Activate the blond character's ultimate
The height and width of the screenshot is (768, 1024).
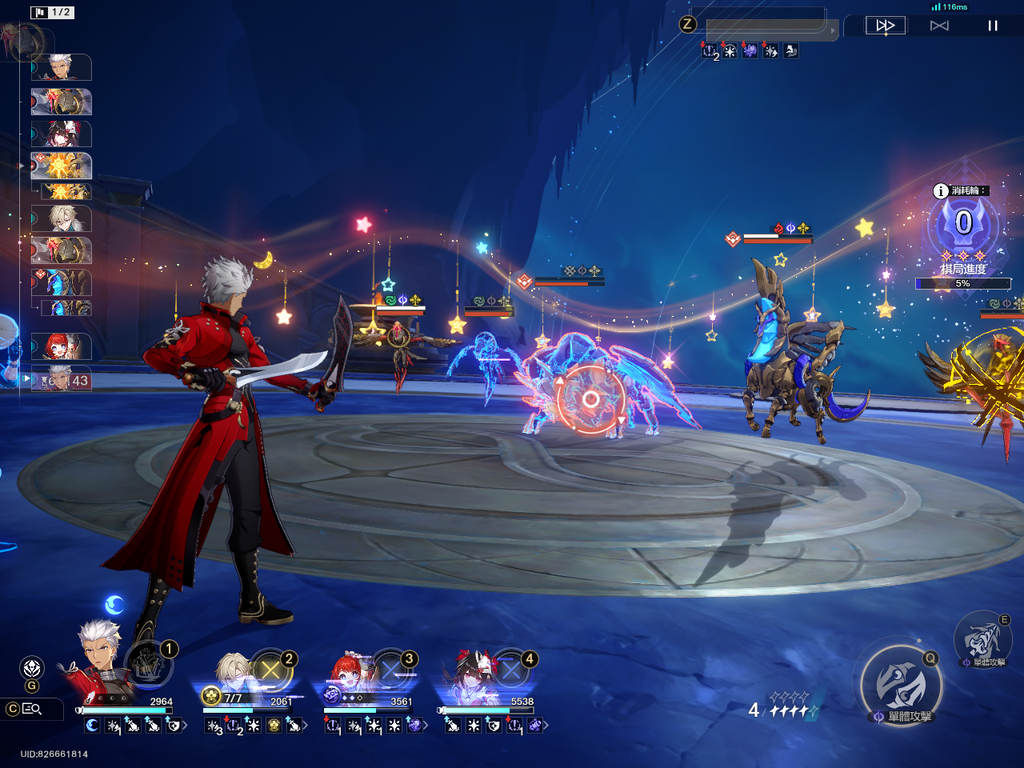click(270, 671)
